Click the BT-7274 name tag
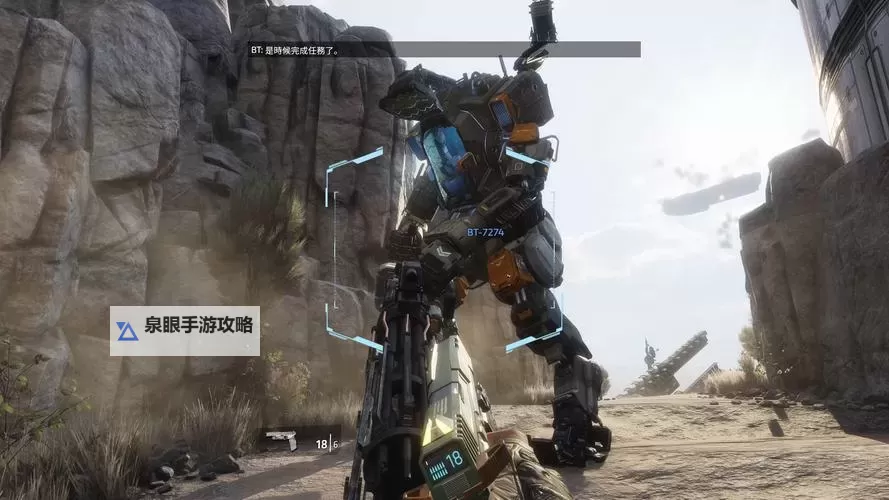 coord(487,232)
